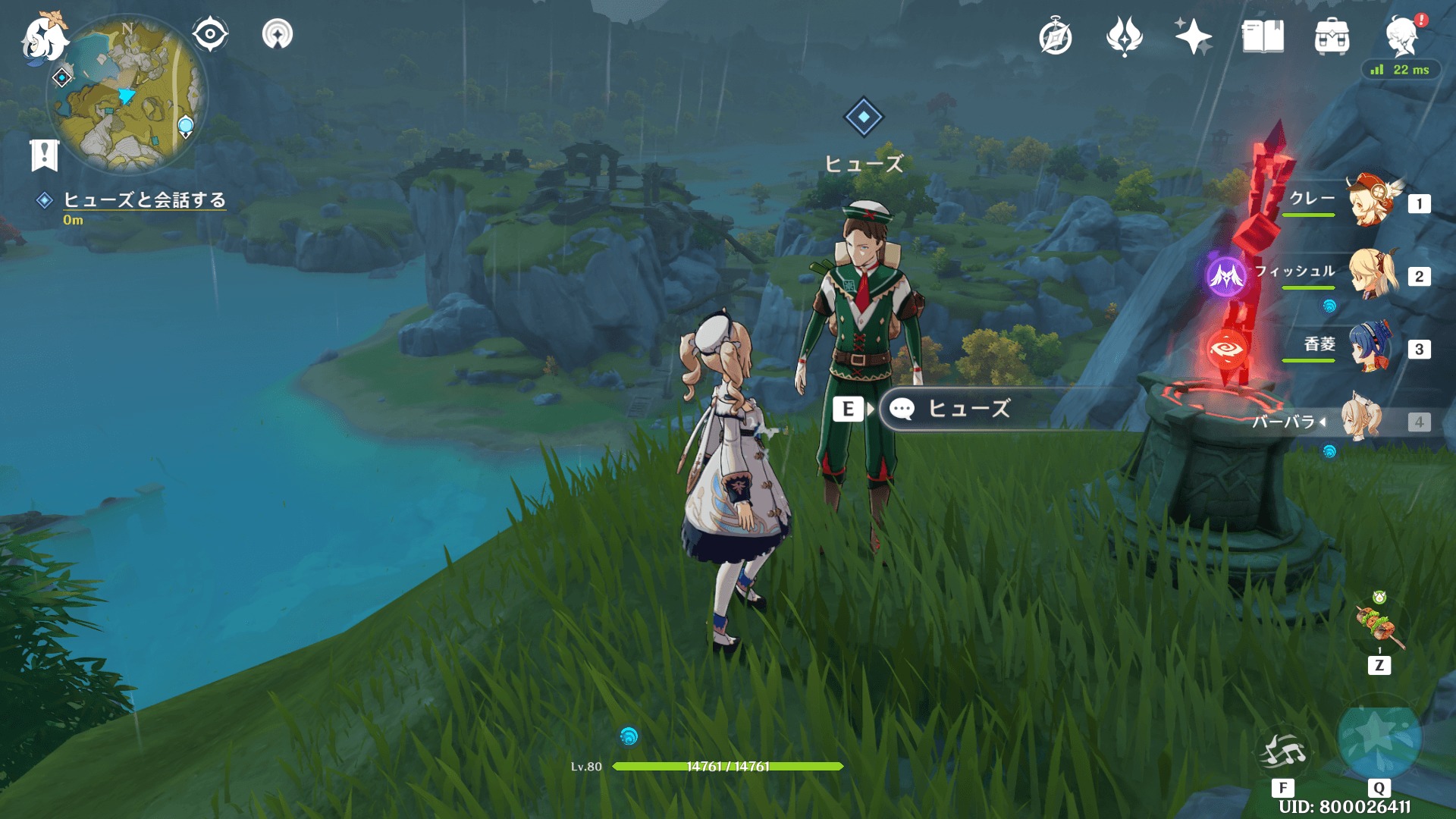
Task: Switch to party member クレー
Action: click(1371, 202)
